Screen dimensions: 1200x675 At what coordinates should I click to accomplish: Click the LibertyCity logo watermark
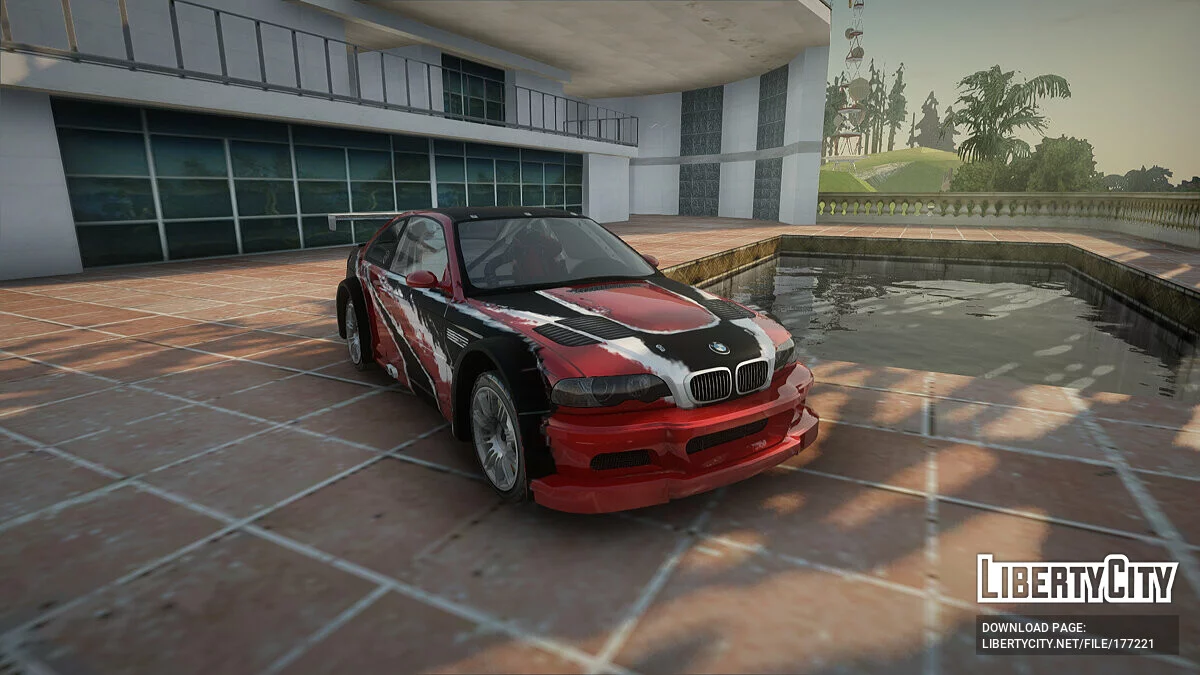pyautogui.click(x=1077, y=580)
